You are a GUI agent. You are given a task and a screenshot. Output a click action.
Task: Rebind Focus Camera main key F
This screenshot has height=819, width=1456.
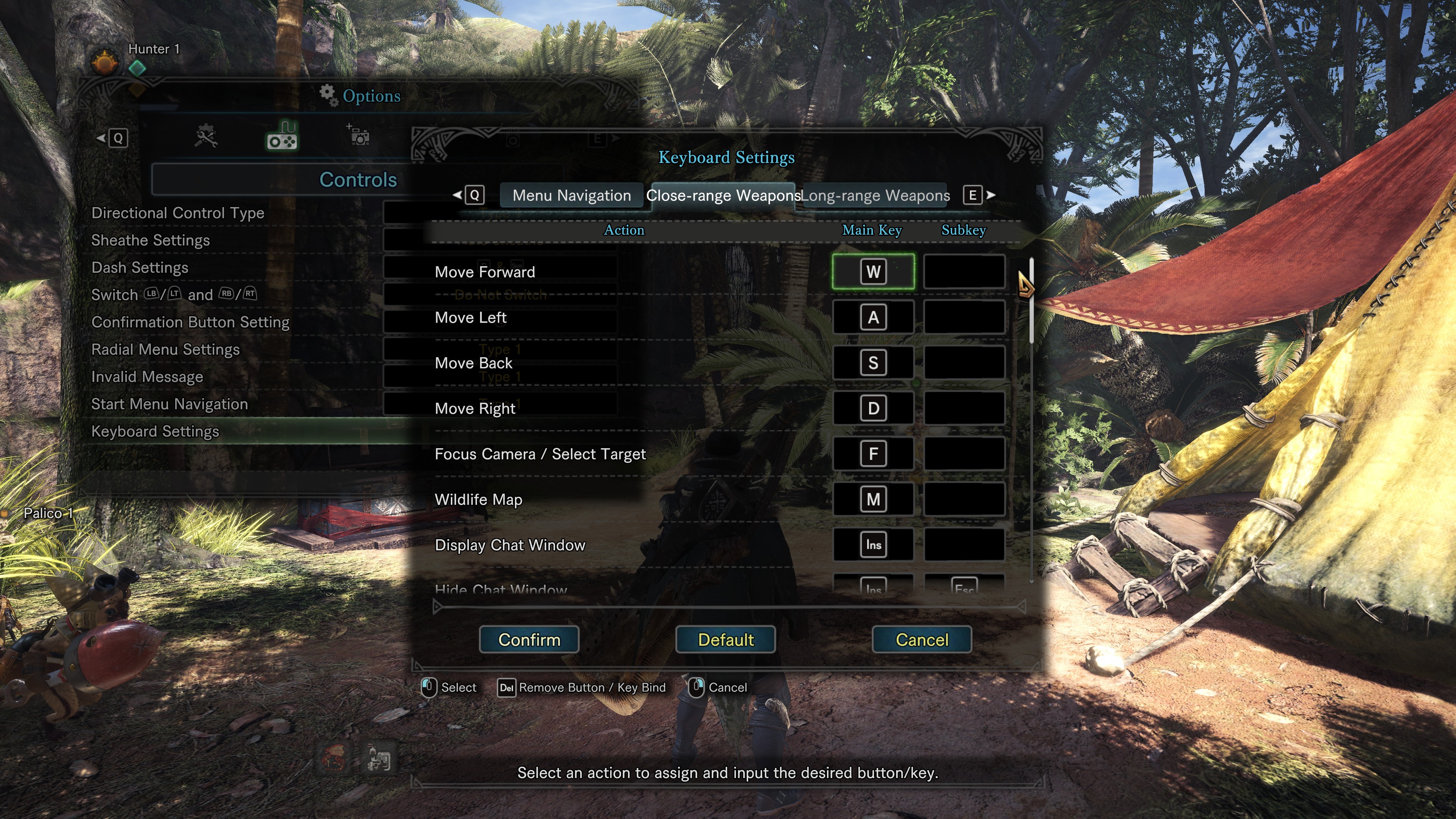873,454
